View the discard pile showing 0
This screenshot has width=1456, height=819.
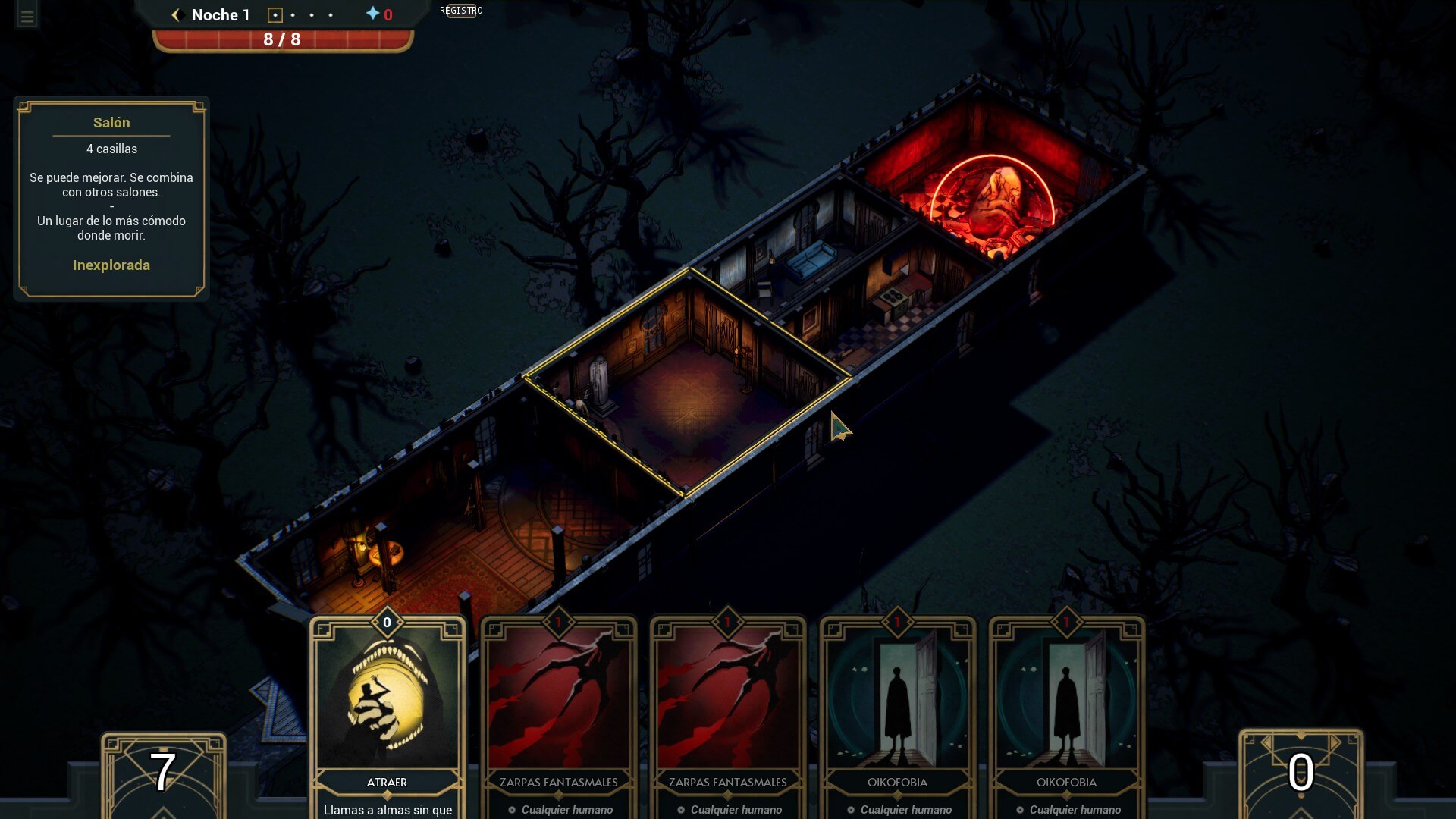[1301, 773]
